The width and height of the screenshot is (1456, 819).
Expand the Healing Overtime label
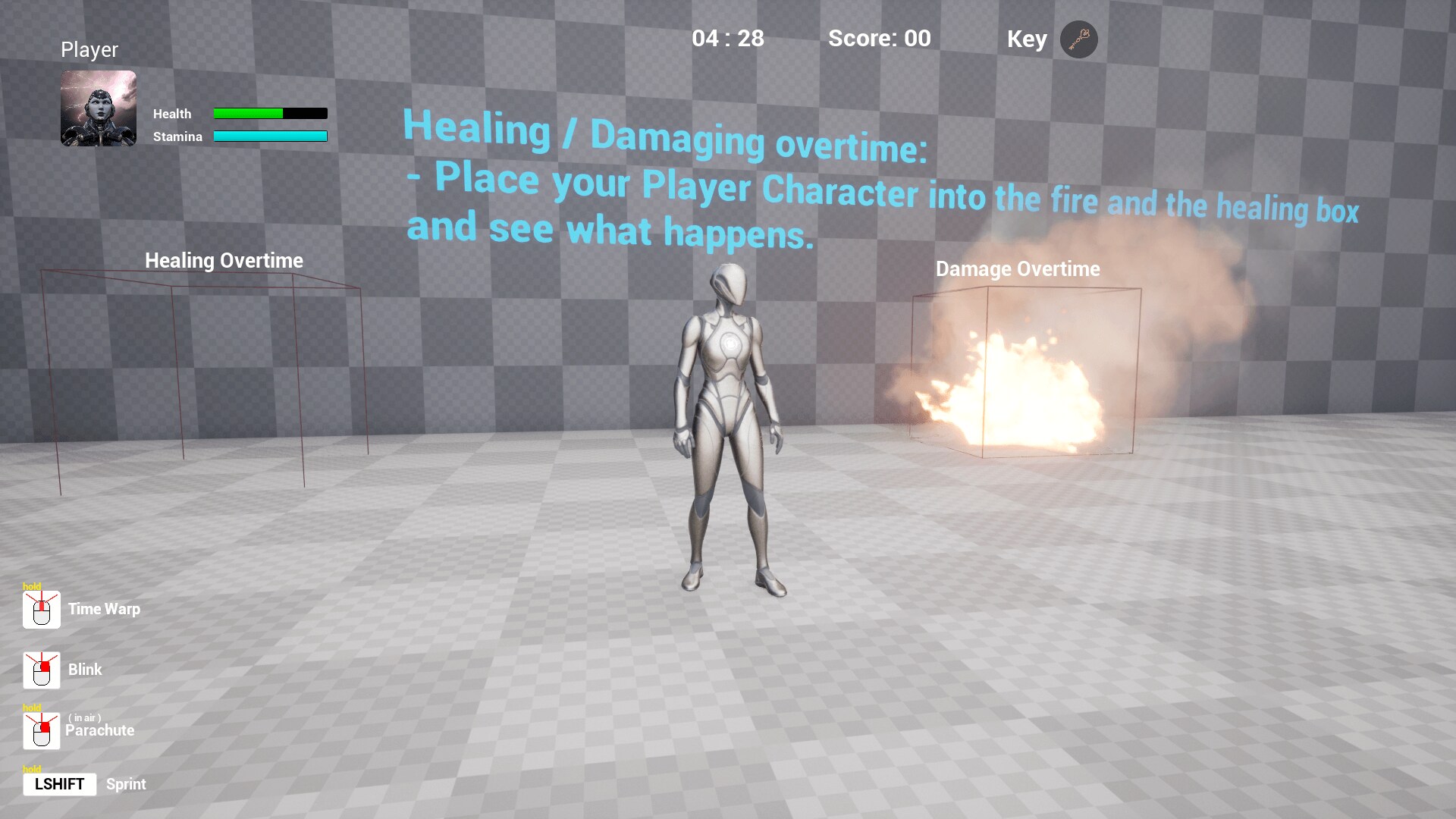224,260
